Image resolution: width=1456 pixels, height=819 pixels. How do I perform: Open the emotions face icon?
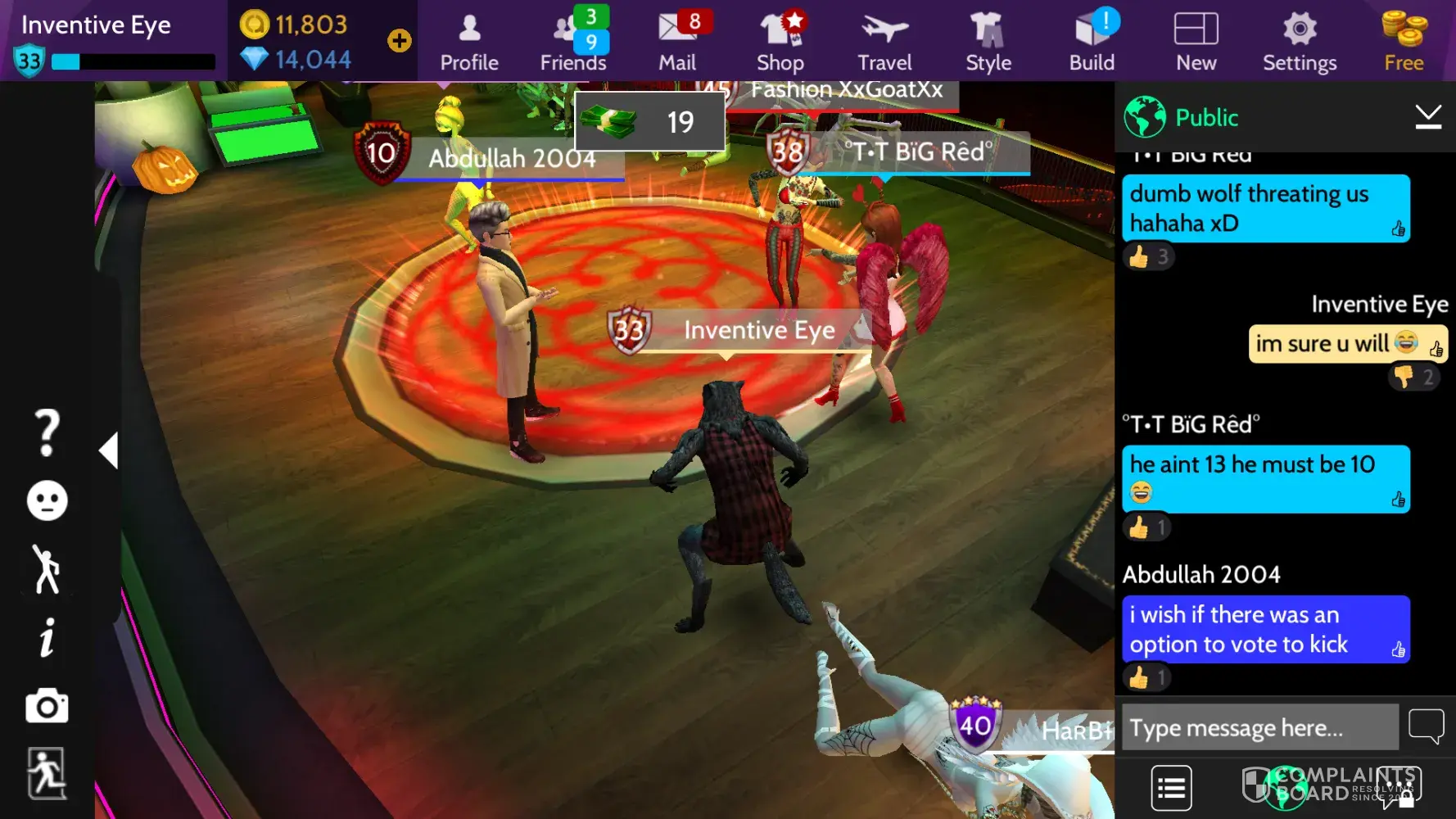click(47, 500)
